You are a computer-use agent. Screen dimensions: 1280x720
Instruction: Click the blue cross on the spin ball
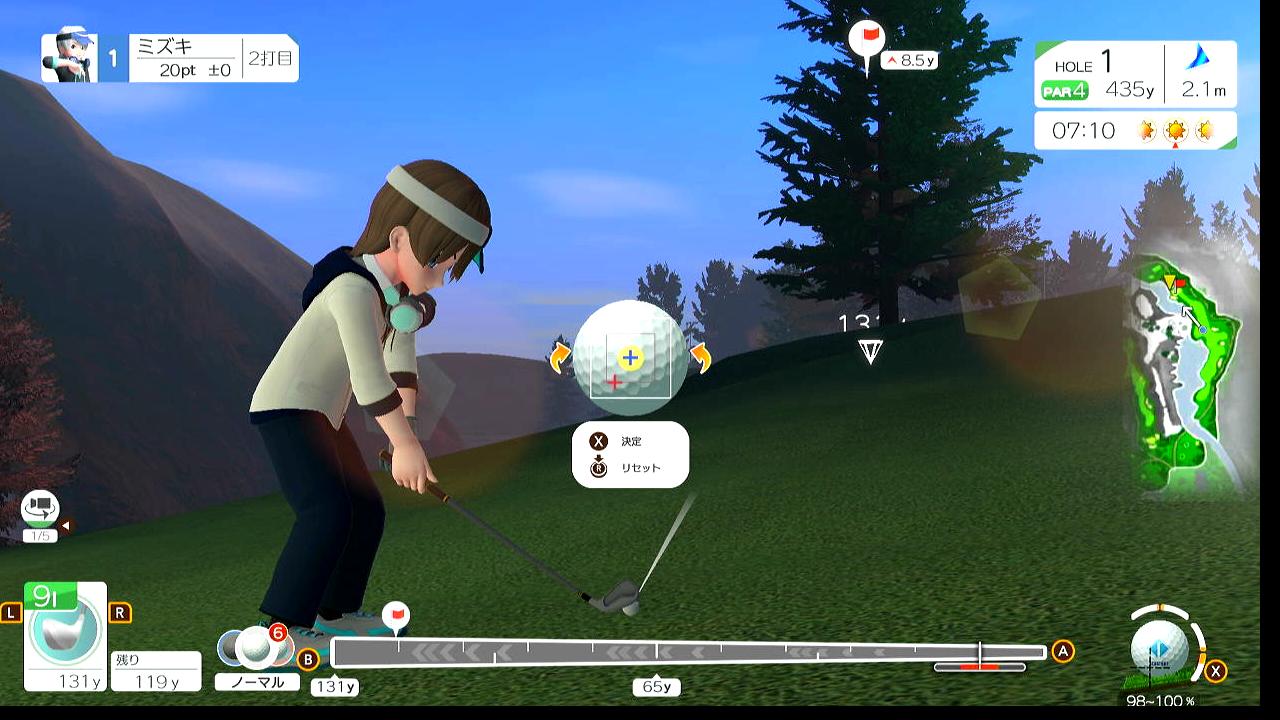[x=629, y=357]
